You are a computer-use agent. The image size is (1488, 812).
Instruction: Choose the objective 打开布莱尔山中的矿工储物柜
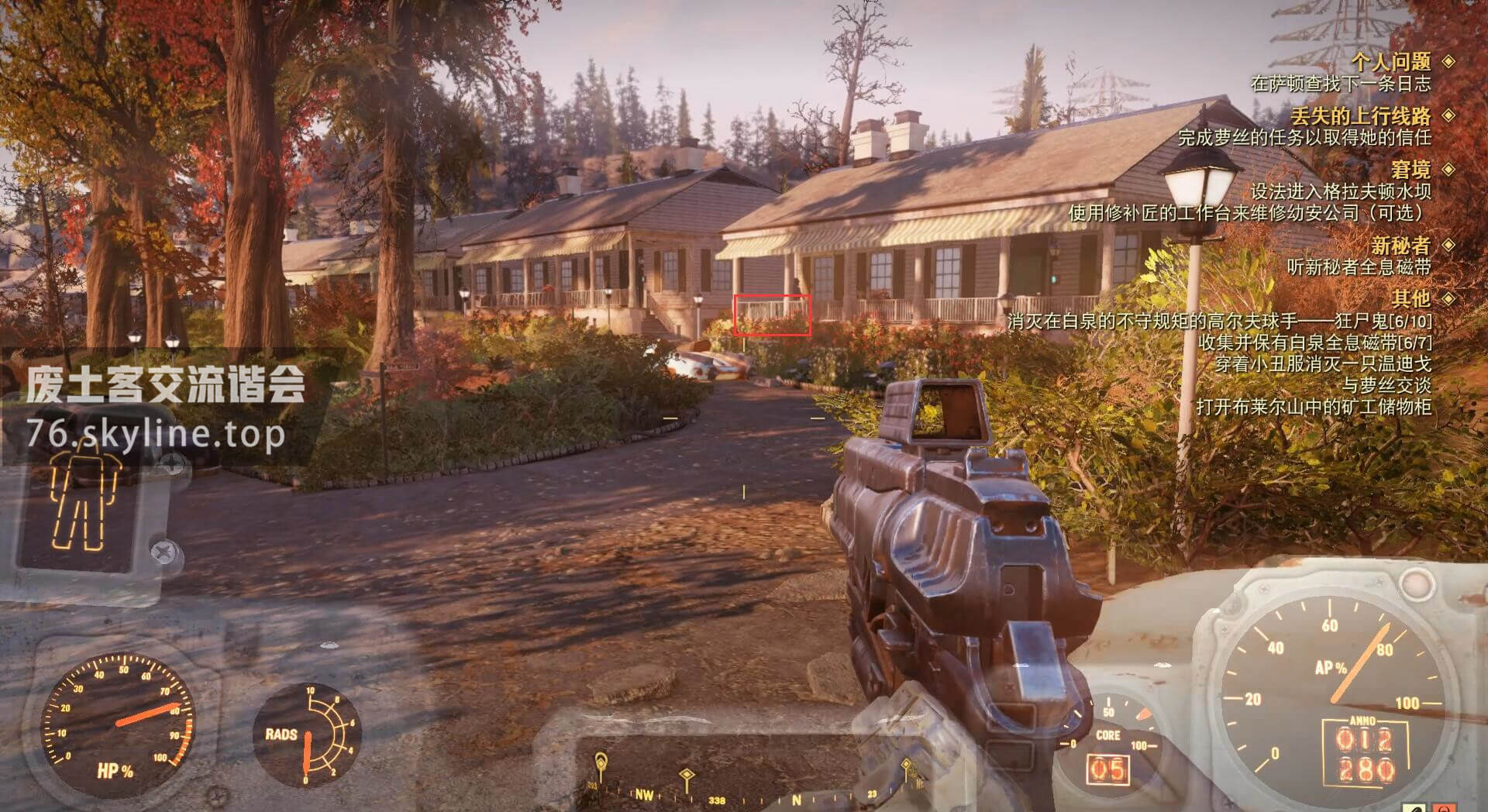(x=1313, y=407)
